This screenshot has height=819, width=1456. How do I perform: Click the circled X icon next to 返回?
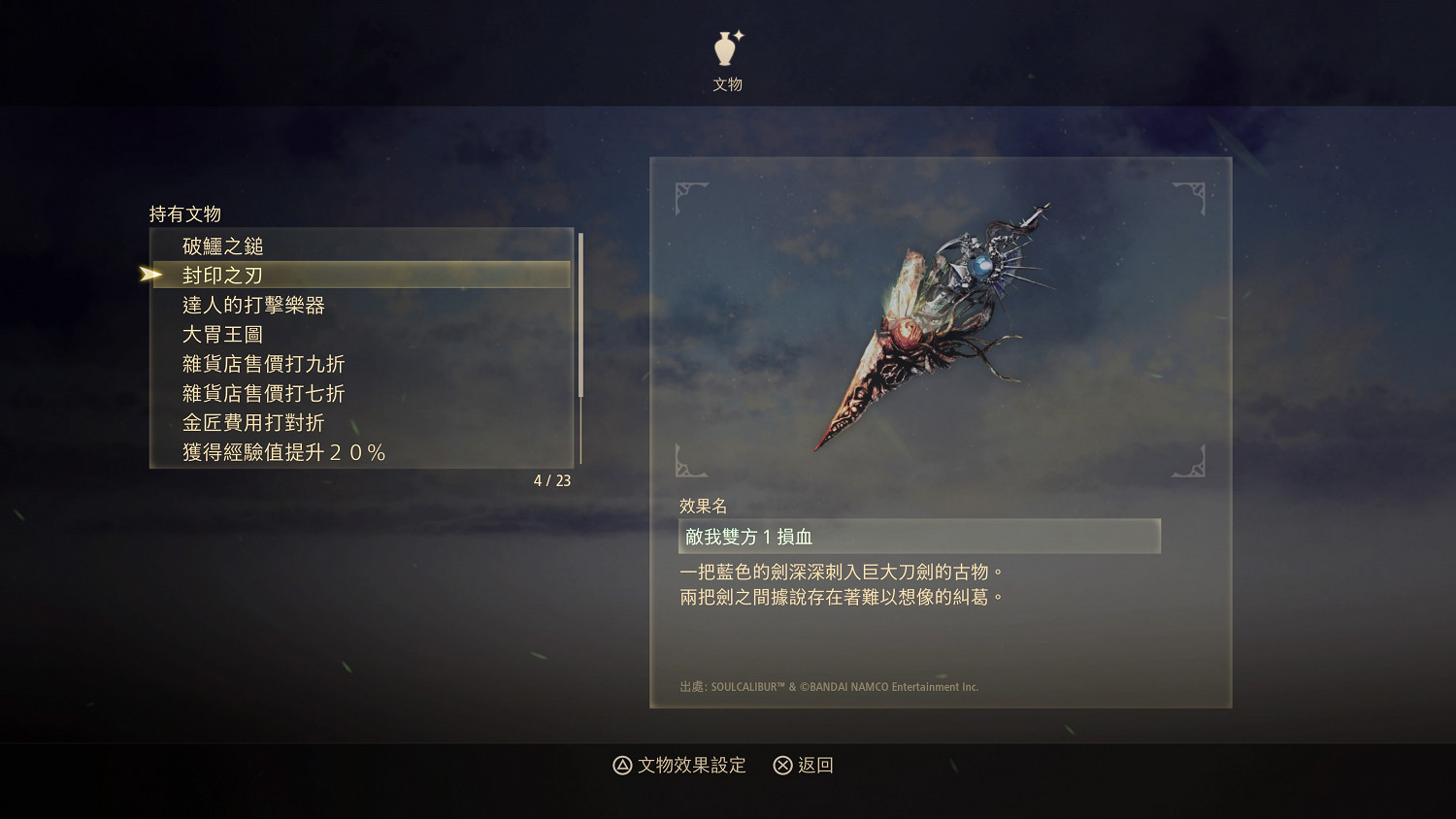[779, 766]
